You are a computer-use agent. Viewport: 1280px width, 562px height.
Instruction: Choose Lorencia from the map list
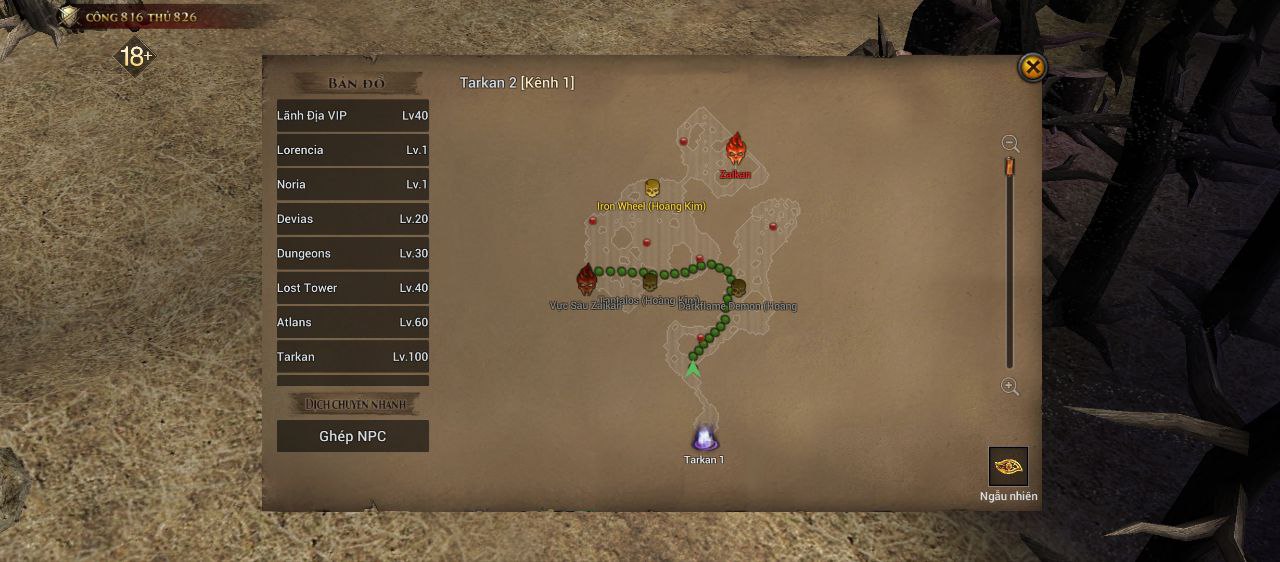[352, 150]
